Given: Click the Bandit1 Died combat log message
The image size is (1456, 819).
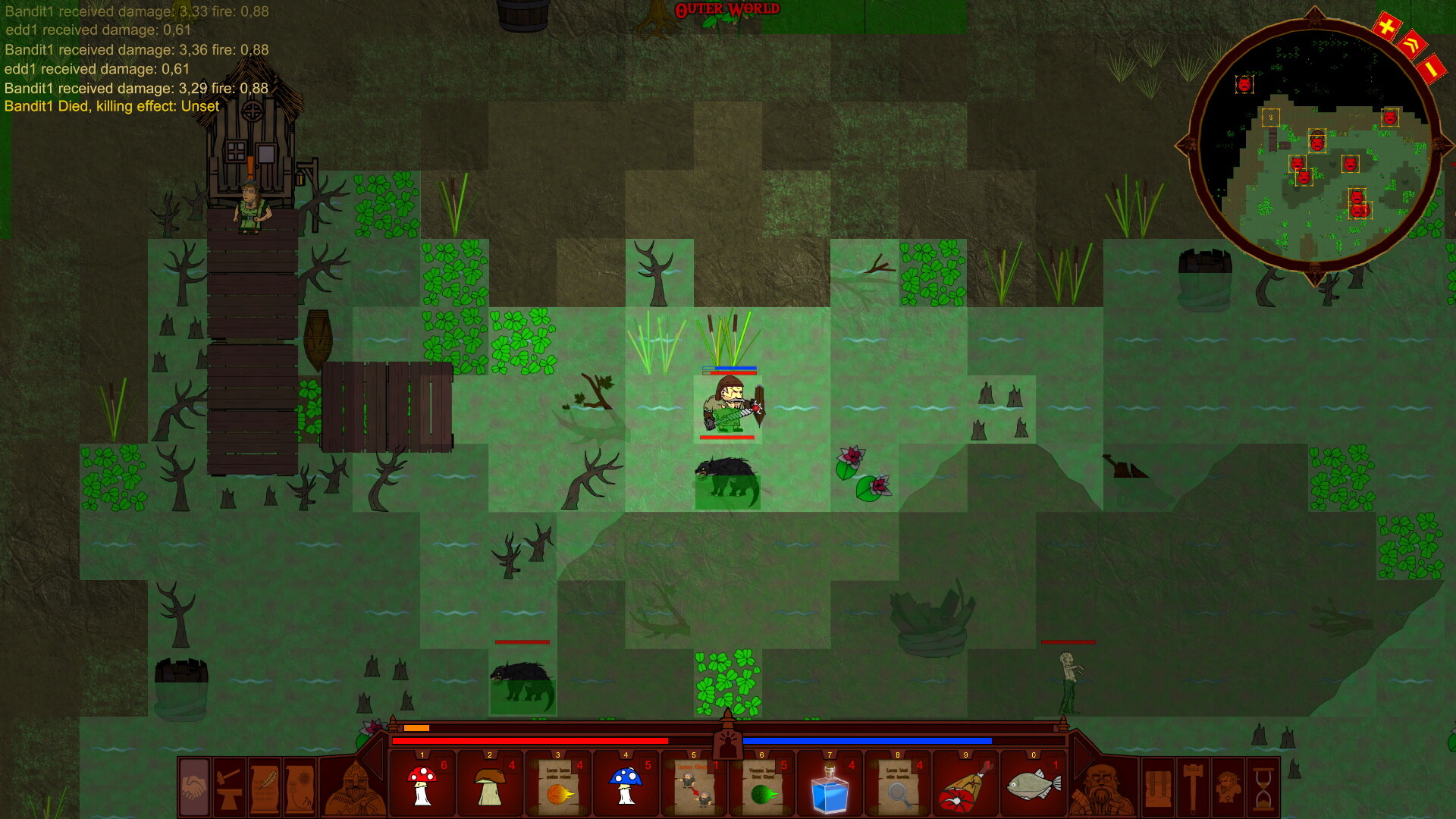Looking at the screenshot, I should (x=111, y=106).
